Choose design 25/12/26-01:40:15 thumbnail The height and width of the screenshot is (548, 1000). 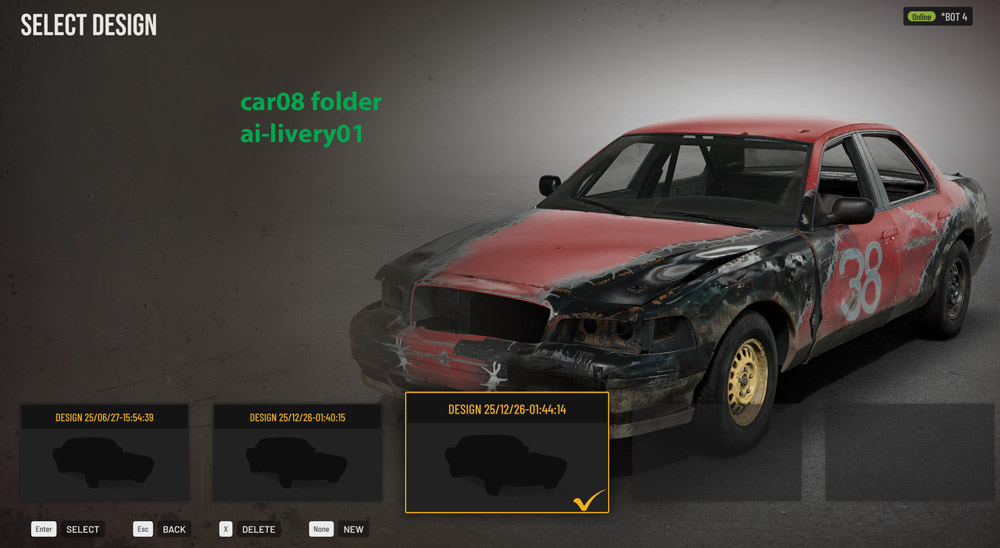pos(297,452)
